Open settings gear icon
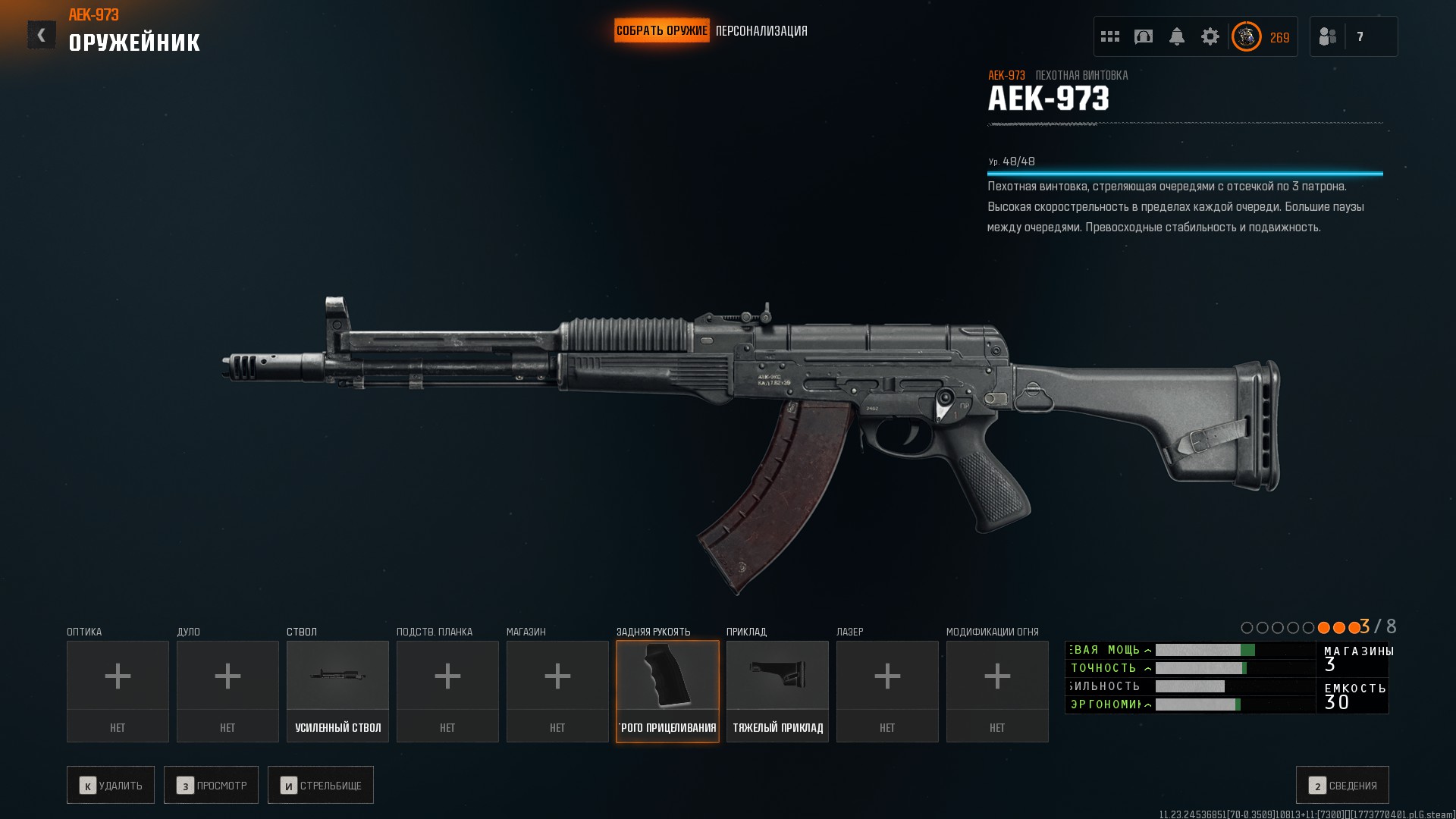 click(x=1210, y=36)
